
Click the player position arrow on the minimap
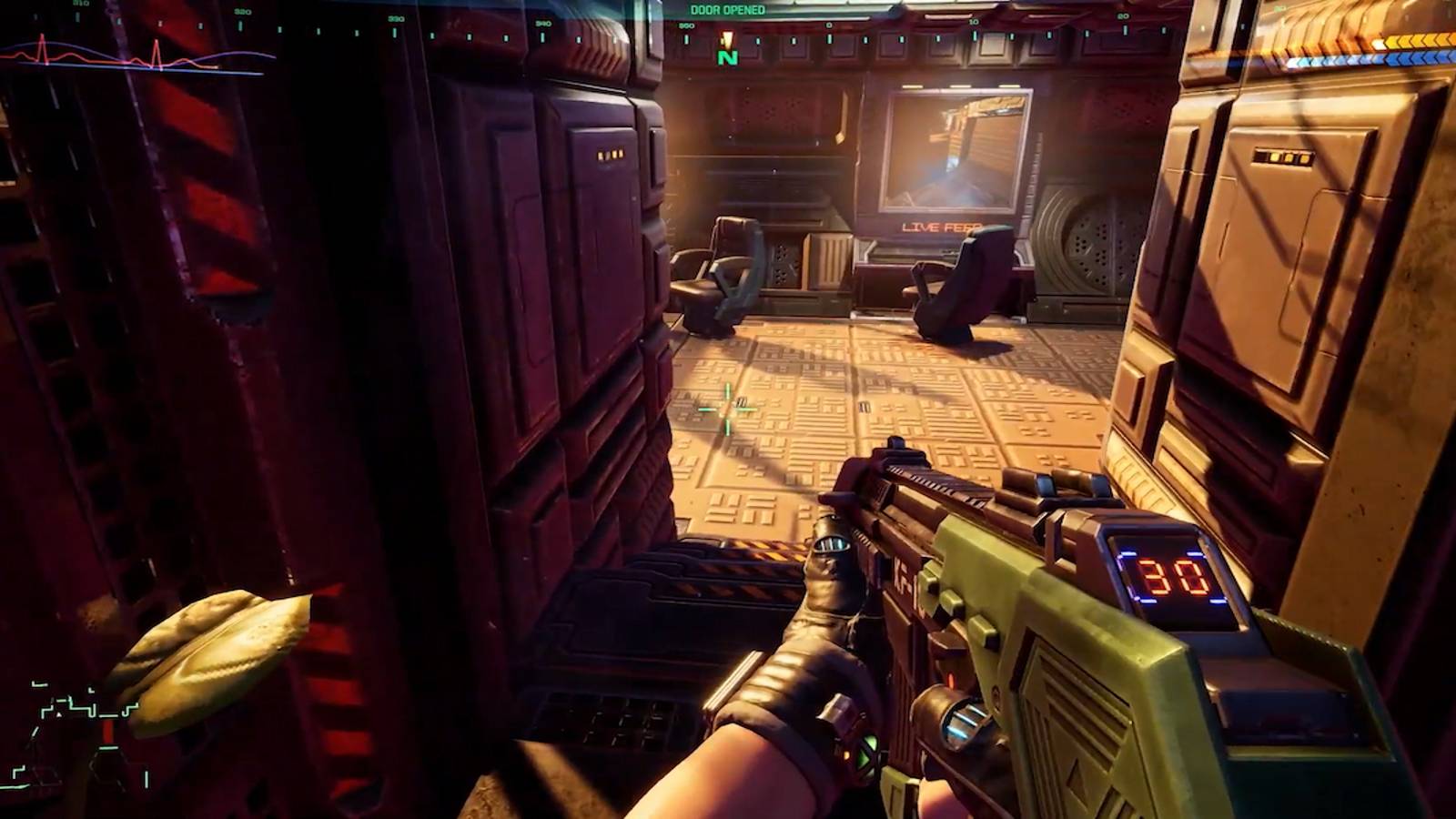click(x=58, y=715)
